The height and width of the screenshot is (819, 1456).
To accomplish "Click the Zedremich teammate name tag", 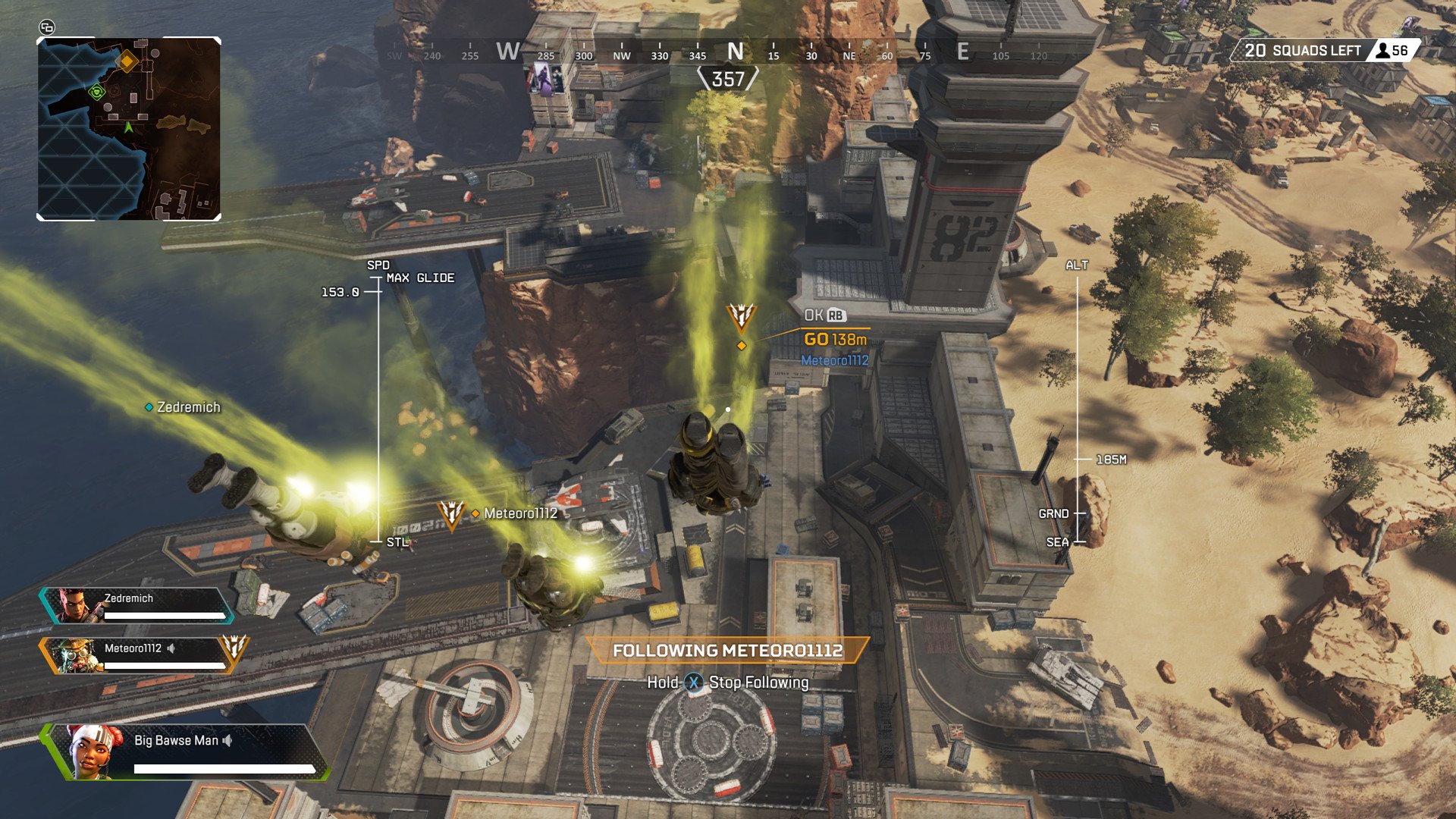I will [183, 407].
